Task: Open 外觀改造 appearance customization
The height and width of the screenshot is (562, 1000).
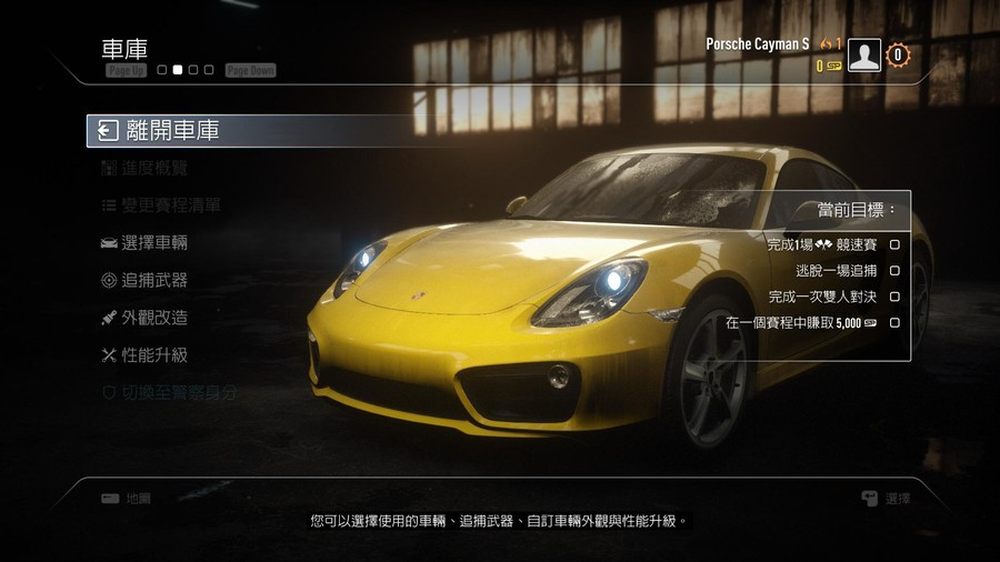Action: (154, 318)
